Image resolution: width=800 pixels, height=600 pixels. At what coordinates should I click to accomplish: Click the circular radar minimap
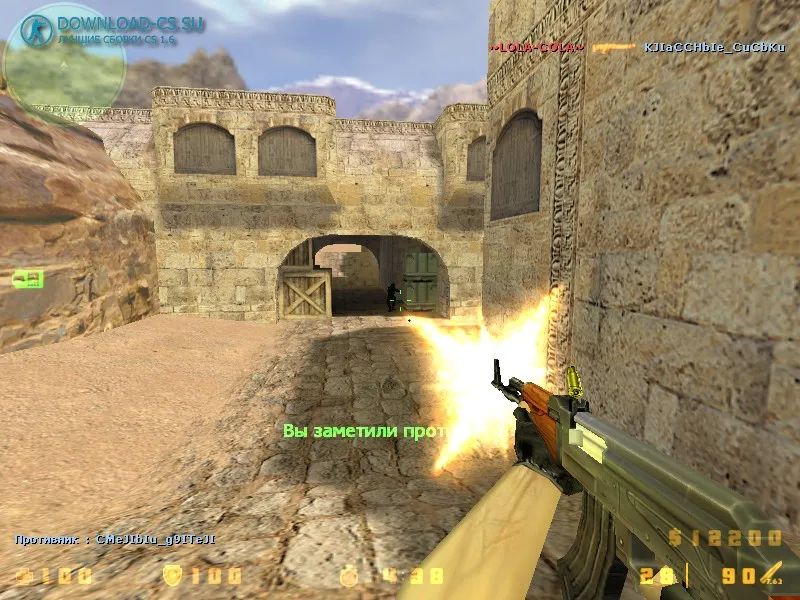[64, 68]
